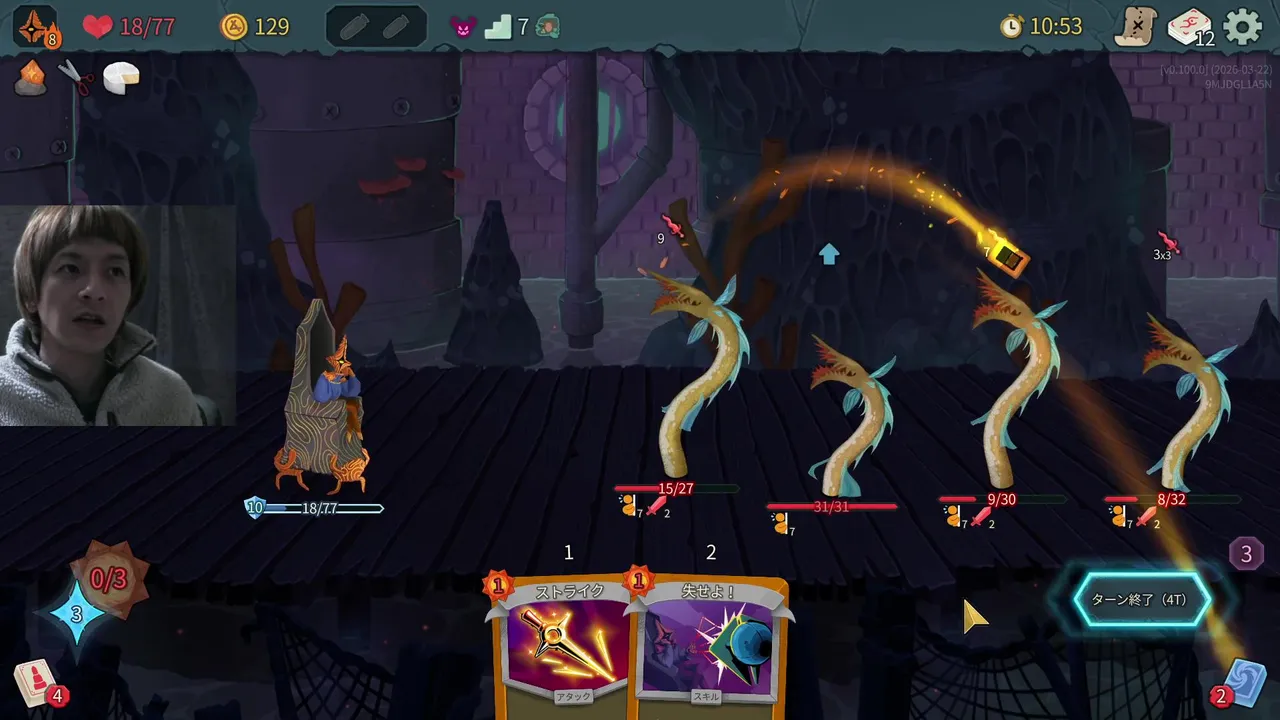This screenshot has height=720, width=1280.
Task: Open the map scroll
Action: click(x=1136, y=27)
